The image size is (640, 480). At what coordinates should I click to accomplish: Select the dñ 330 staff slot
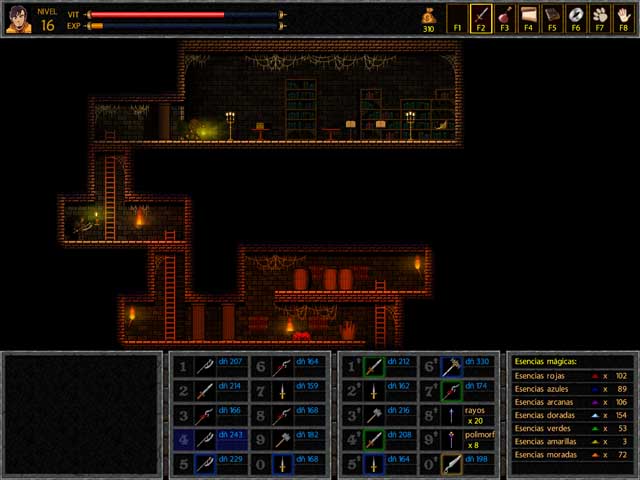(454, 367)
